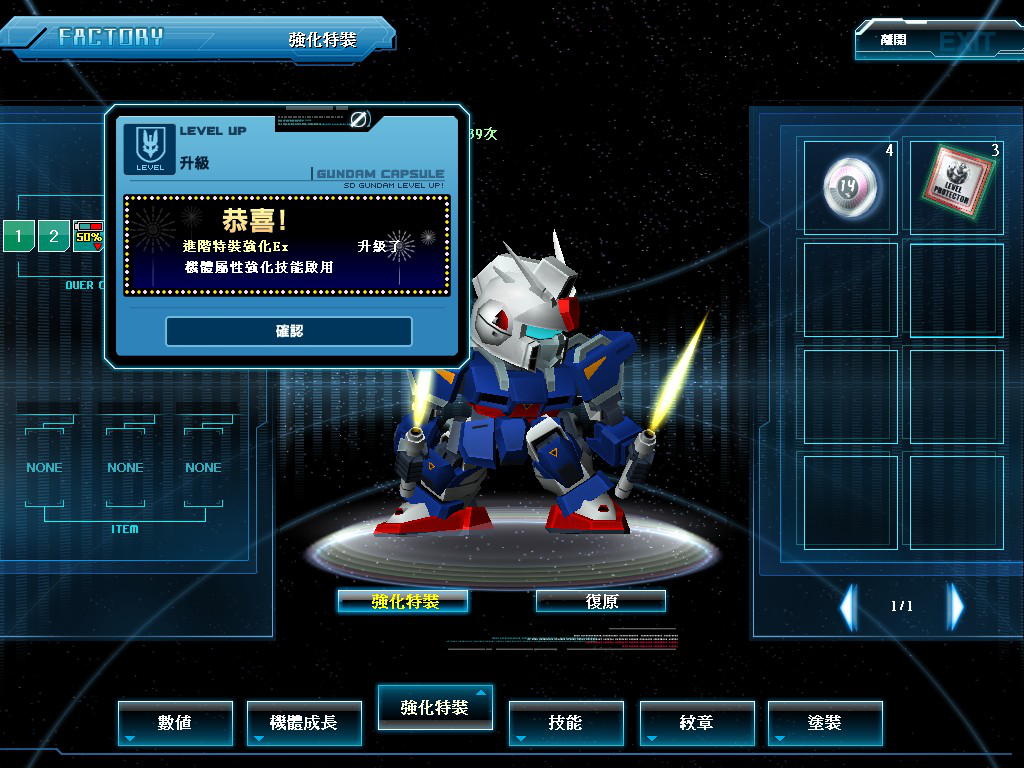Pick the Level Protector item slot
This screenshot has height=768, width=1024.
pyautogui.click(x=956, y=186)
